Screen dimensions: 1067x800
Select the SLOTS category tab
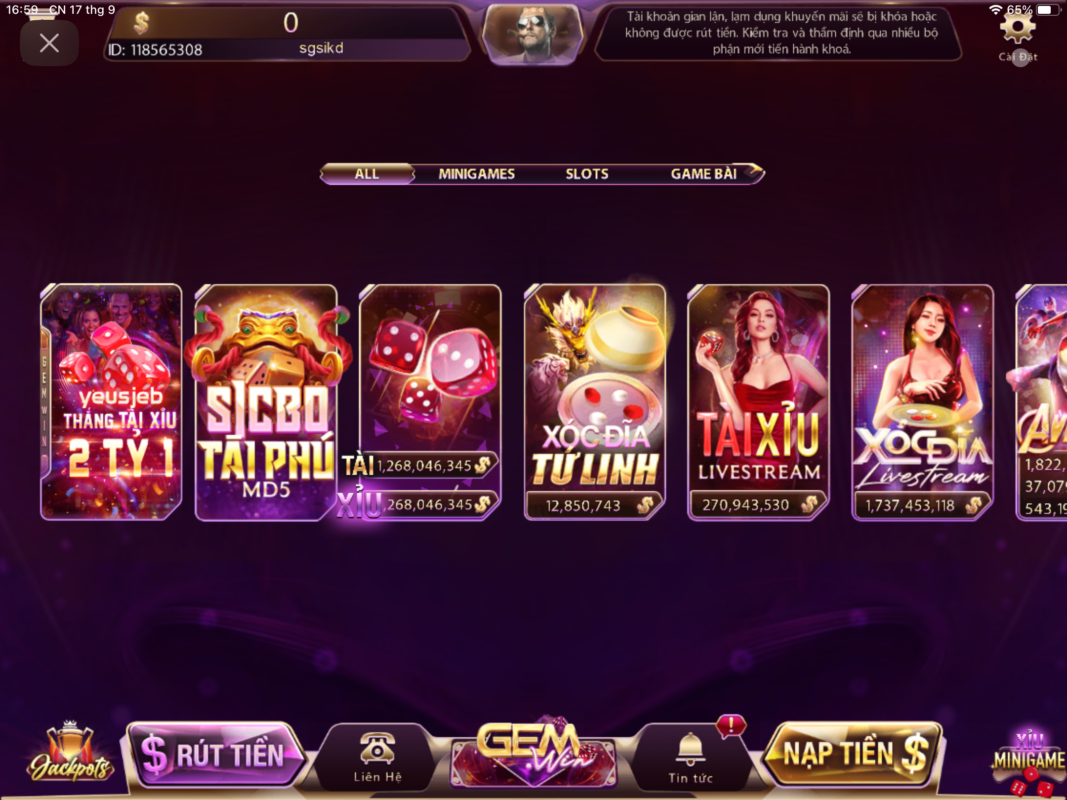[587, 174]
